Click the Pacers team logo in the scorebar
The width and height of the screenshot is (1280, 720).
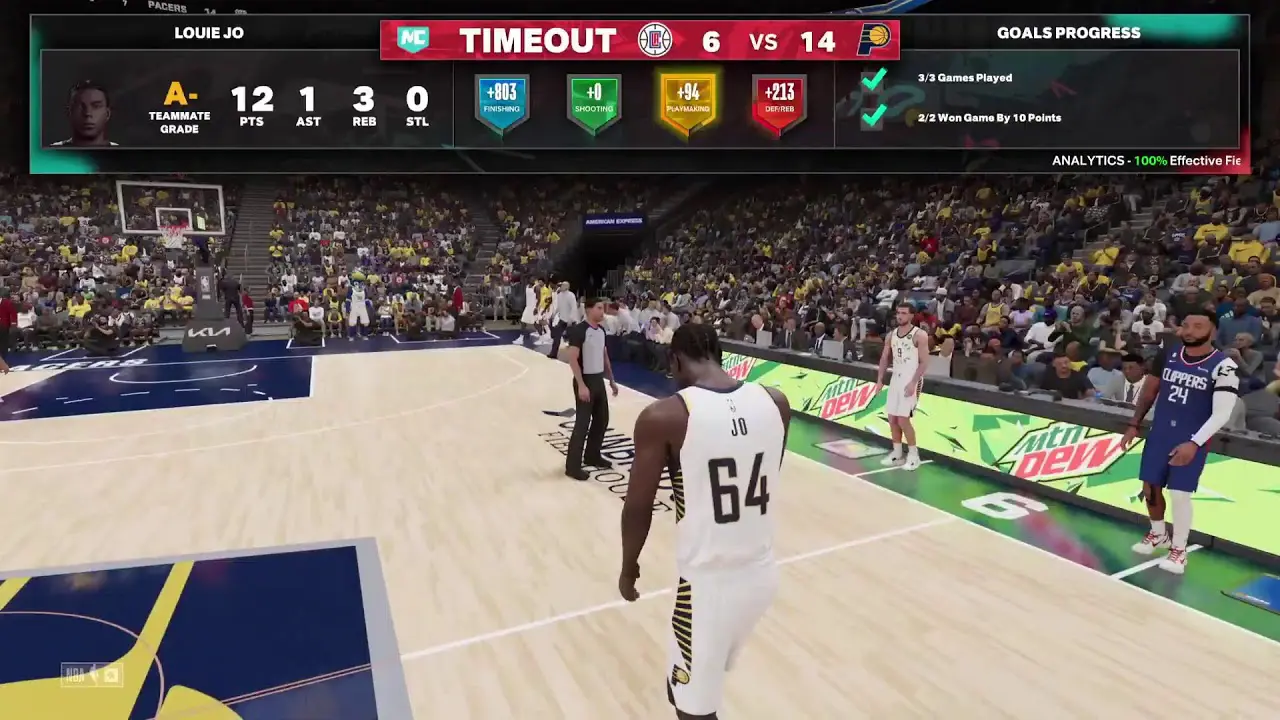pyautogui.click(x=873, y=40)
